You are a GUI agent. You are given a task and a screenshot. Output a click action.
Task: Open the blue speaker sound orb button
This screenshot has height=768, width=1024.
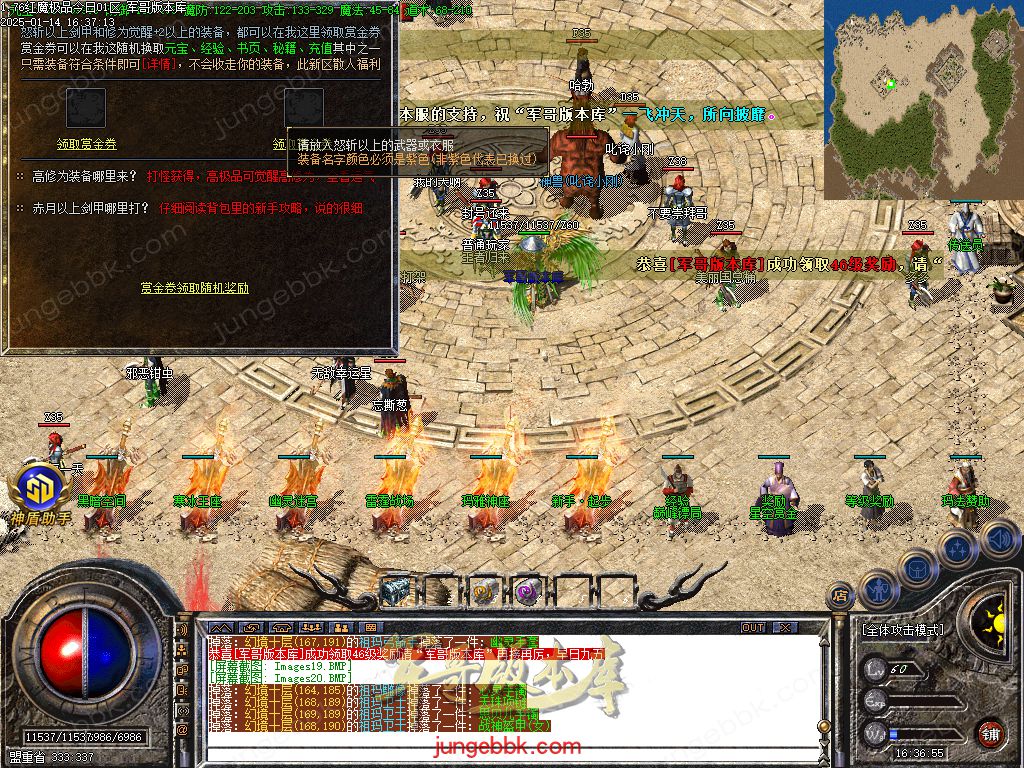point(998,540)
